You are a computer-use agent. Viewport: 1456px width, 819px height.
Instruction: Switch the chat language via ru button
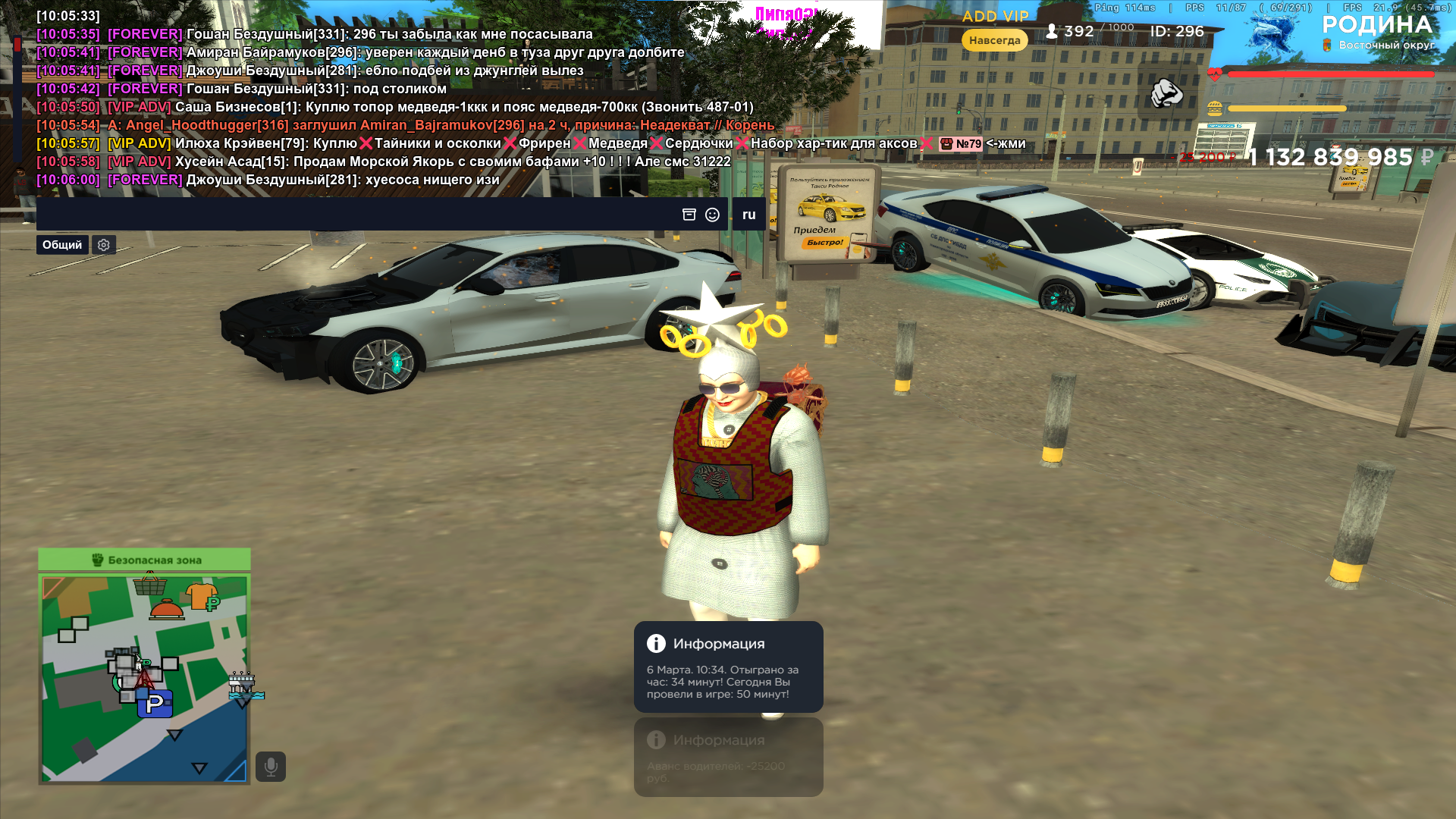pyautogui.click(x=748, y=215)
